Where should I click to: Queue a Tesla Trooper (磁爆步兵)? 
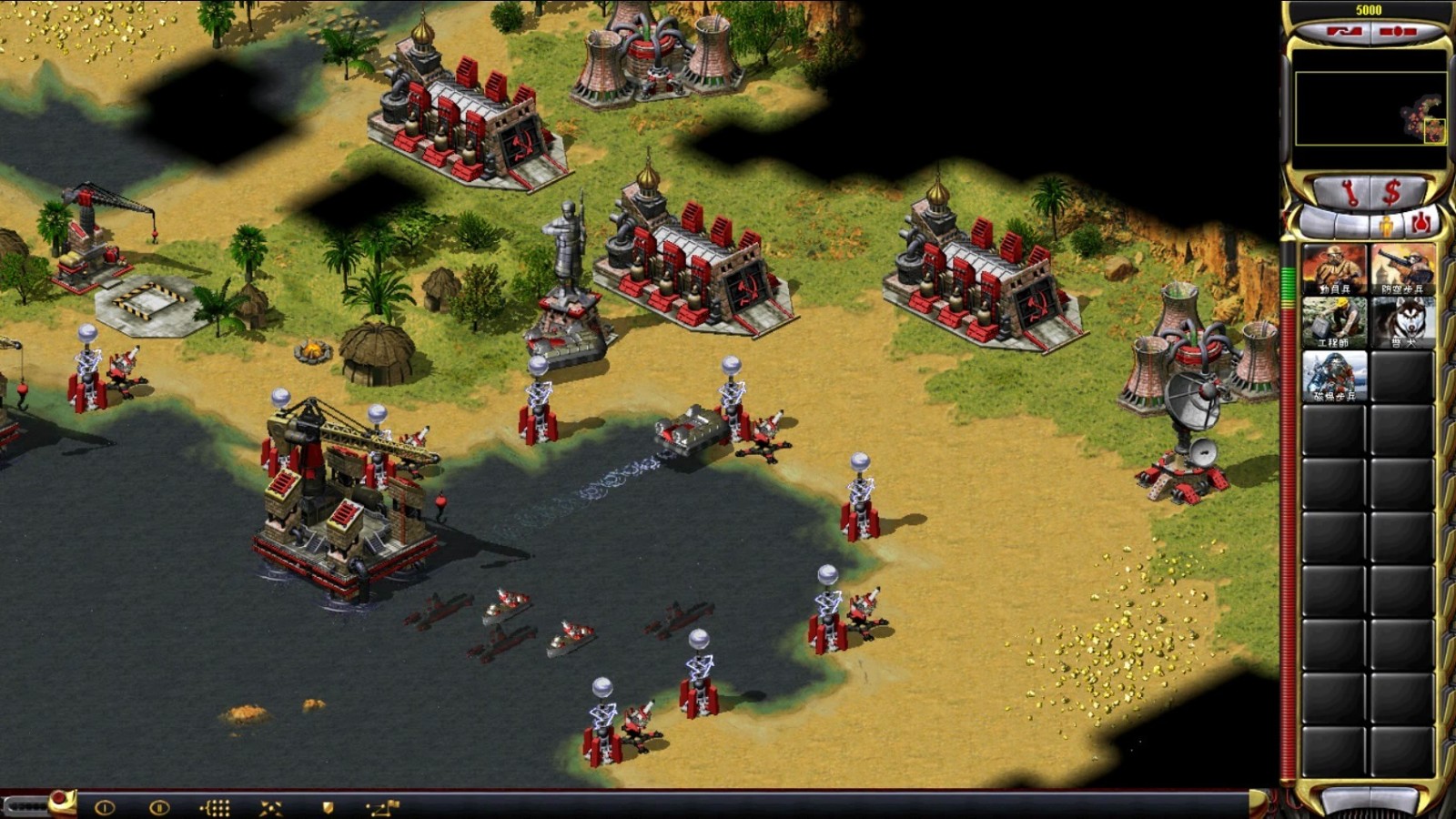tap(1333, 376)
